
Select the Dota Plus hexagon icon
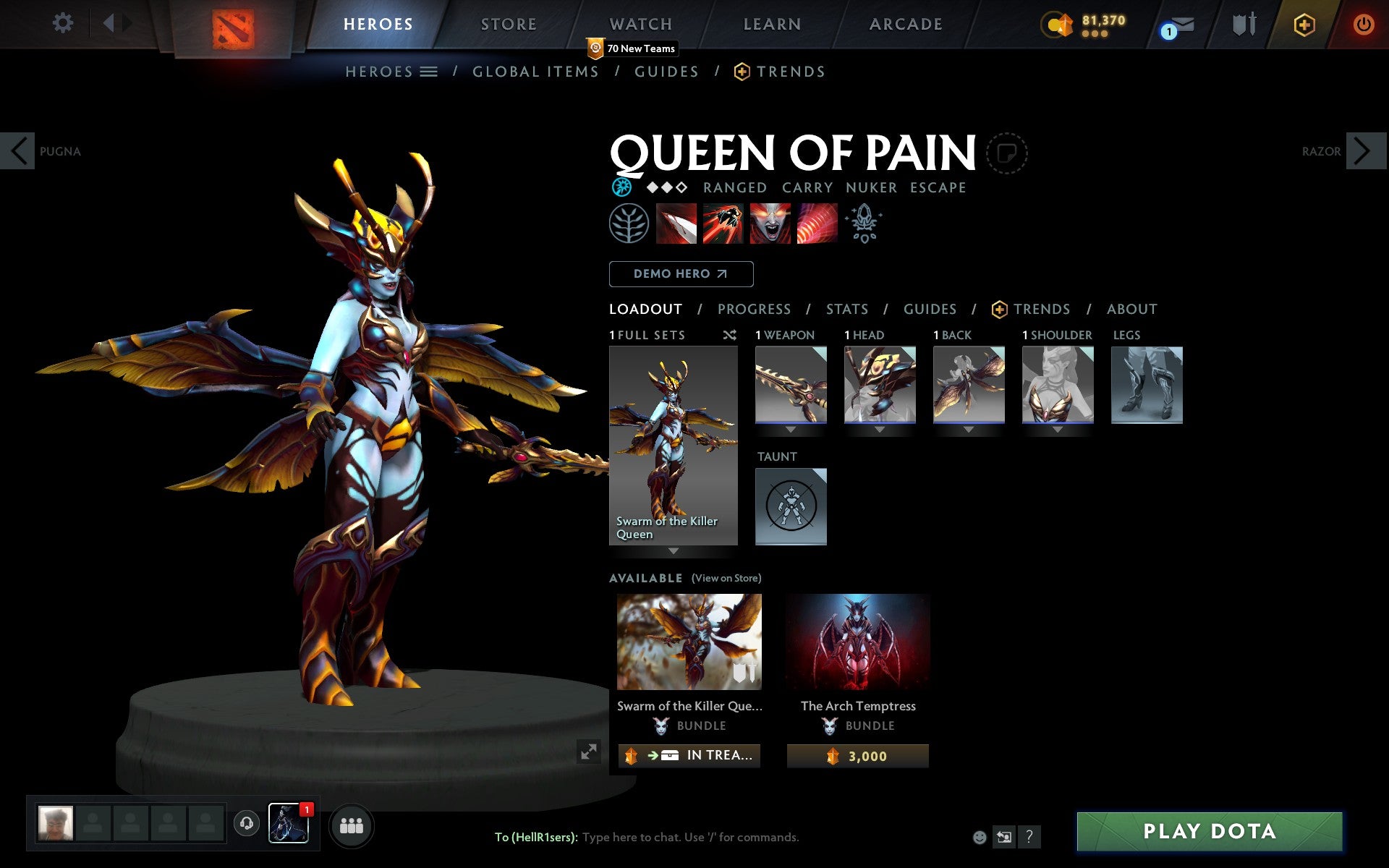[x=1302, y=24]
